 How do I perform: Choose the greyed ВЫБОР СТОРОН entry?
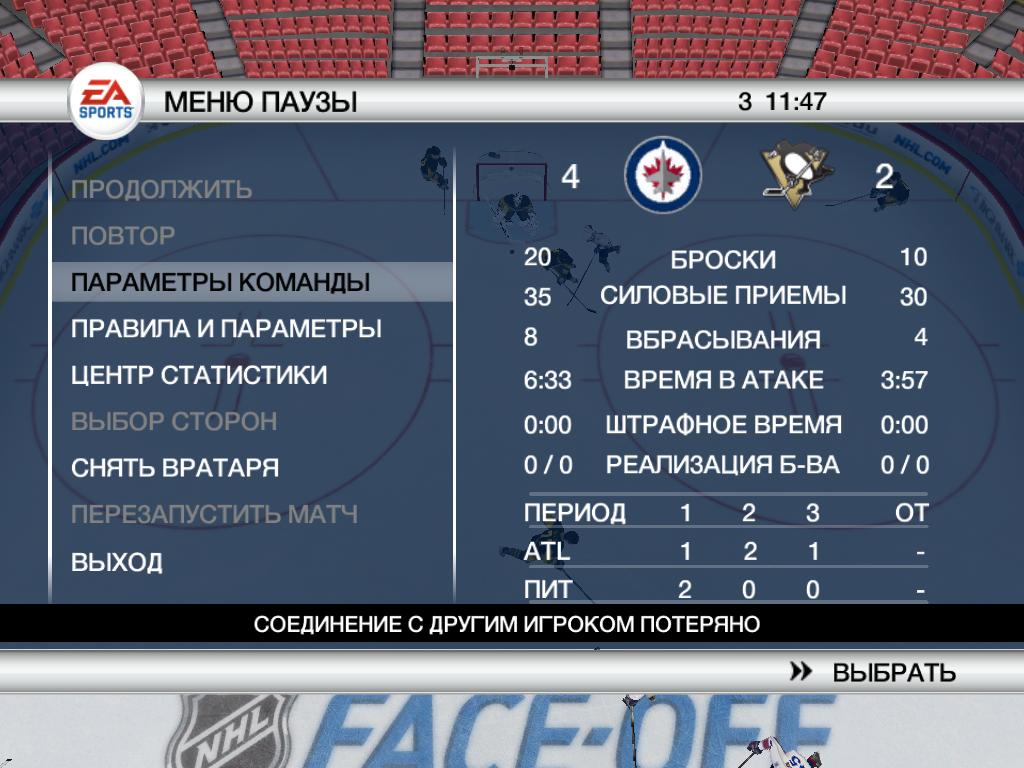pyautogui.click(x=174, y=421)
